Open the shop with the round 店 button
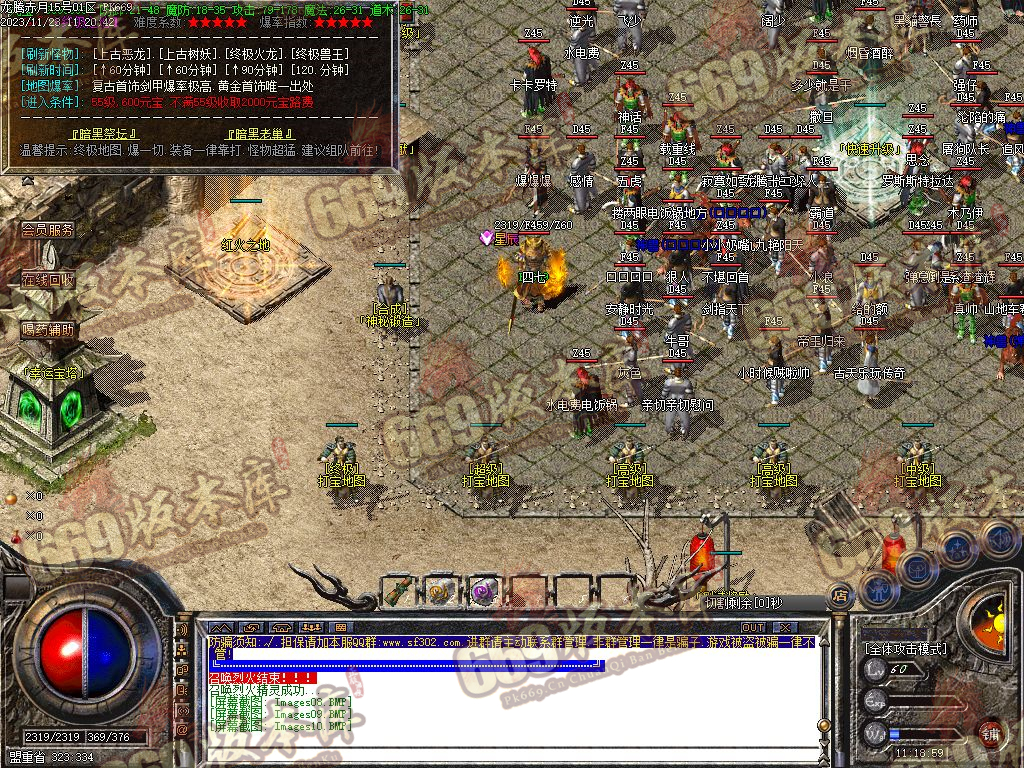Viewport: 1024px width, 768px height. [x=839, y=592]
